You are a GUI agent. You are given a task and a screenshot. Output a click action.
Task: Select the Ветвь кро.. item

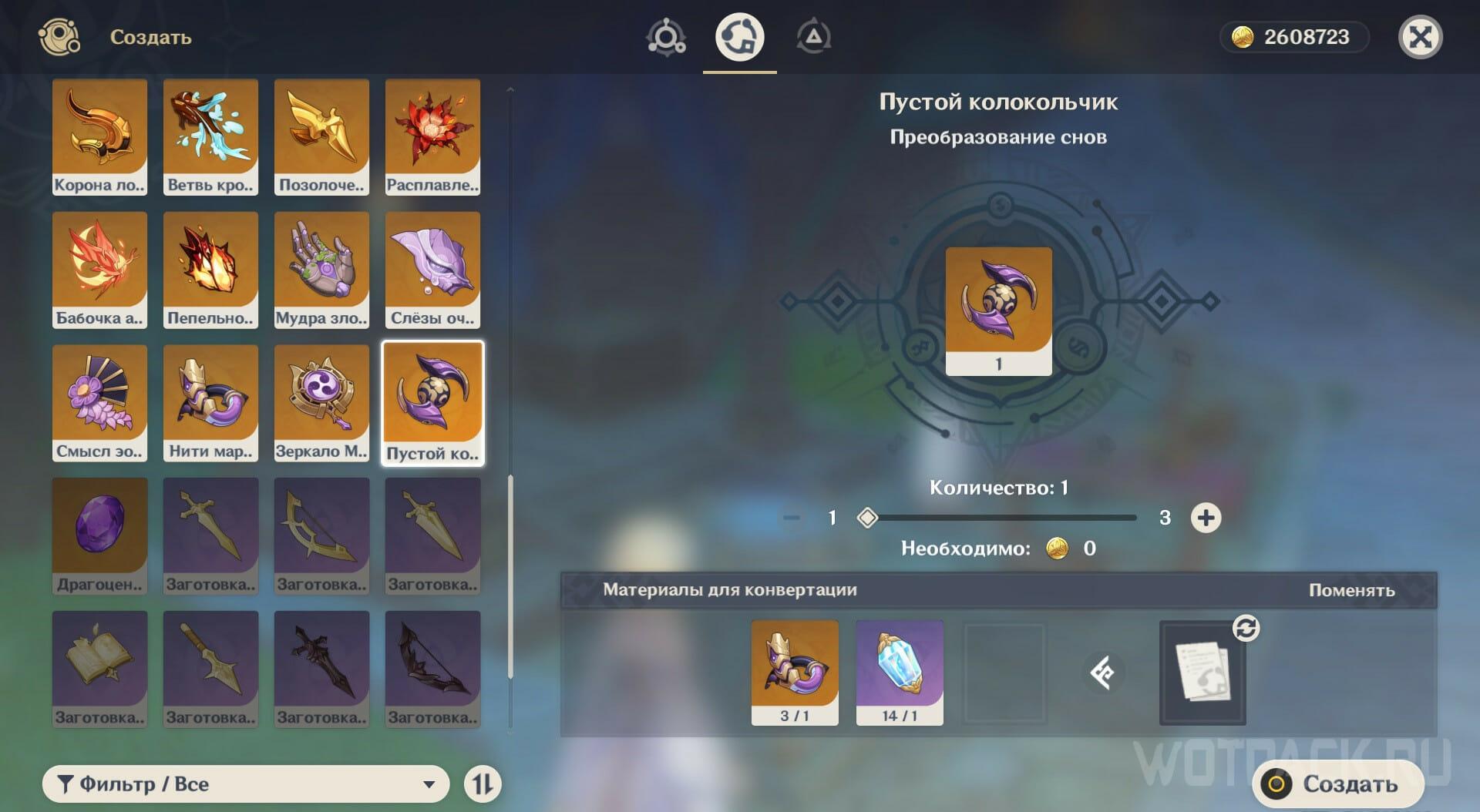click(210, 136)
